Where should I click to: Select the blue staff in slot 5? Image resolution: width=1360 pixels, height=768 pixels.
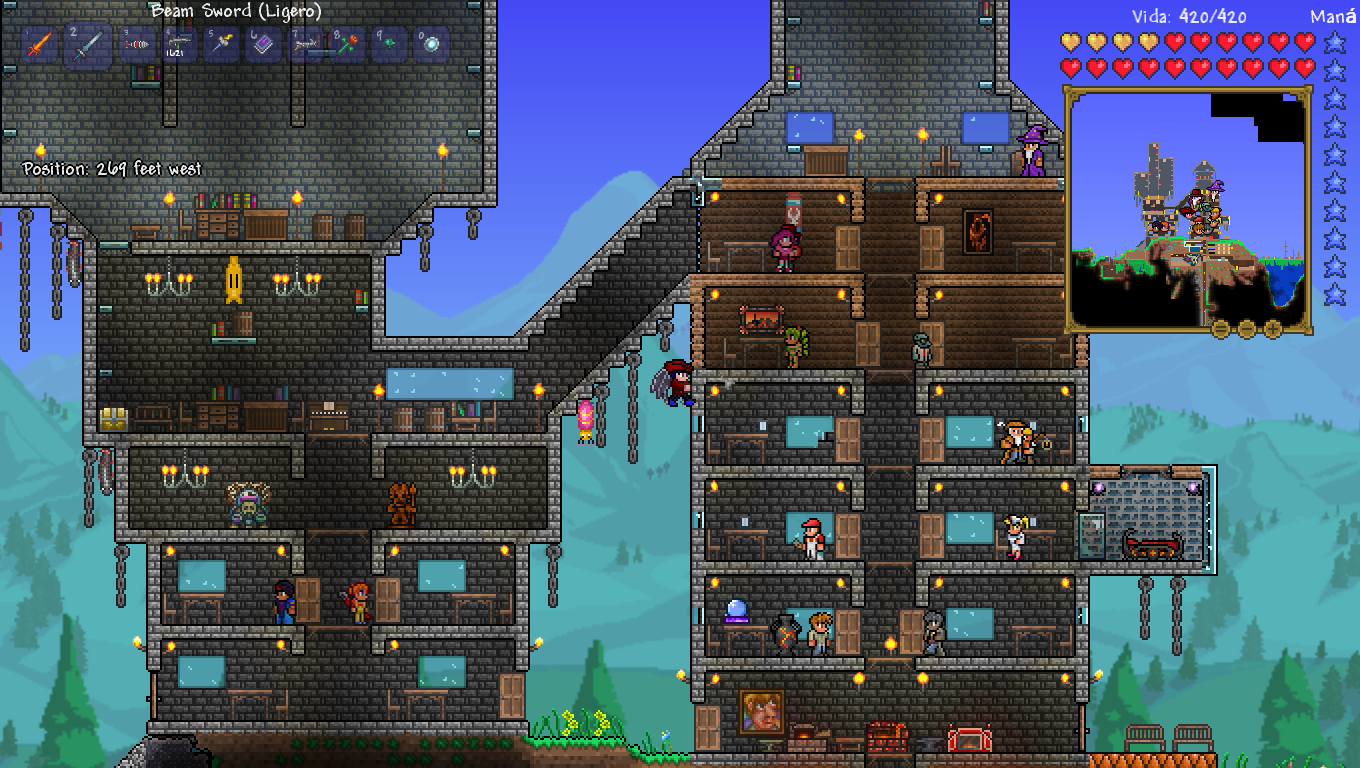click(222, 45)
